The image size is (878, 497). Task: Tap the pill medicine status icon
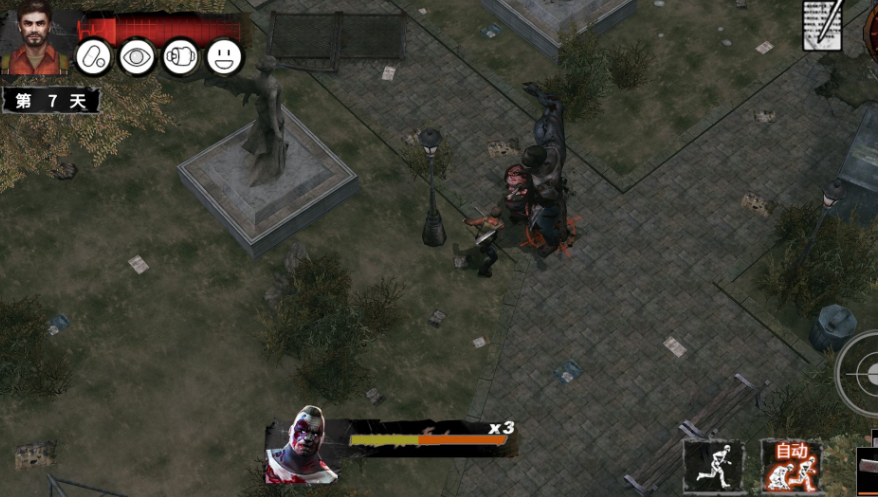click(x=94, y=57)
